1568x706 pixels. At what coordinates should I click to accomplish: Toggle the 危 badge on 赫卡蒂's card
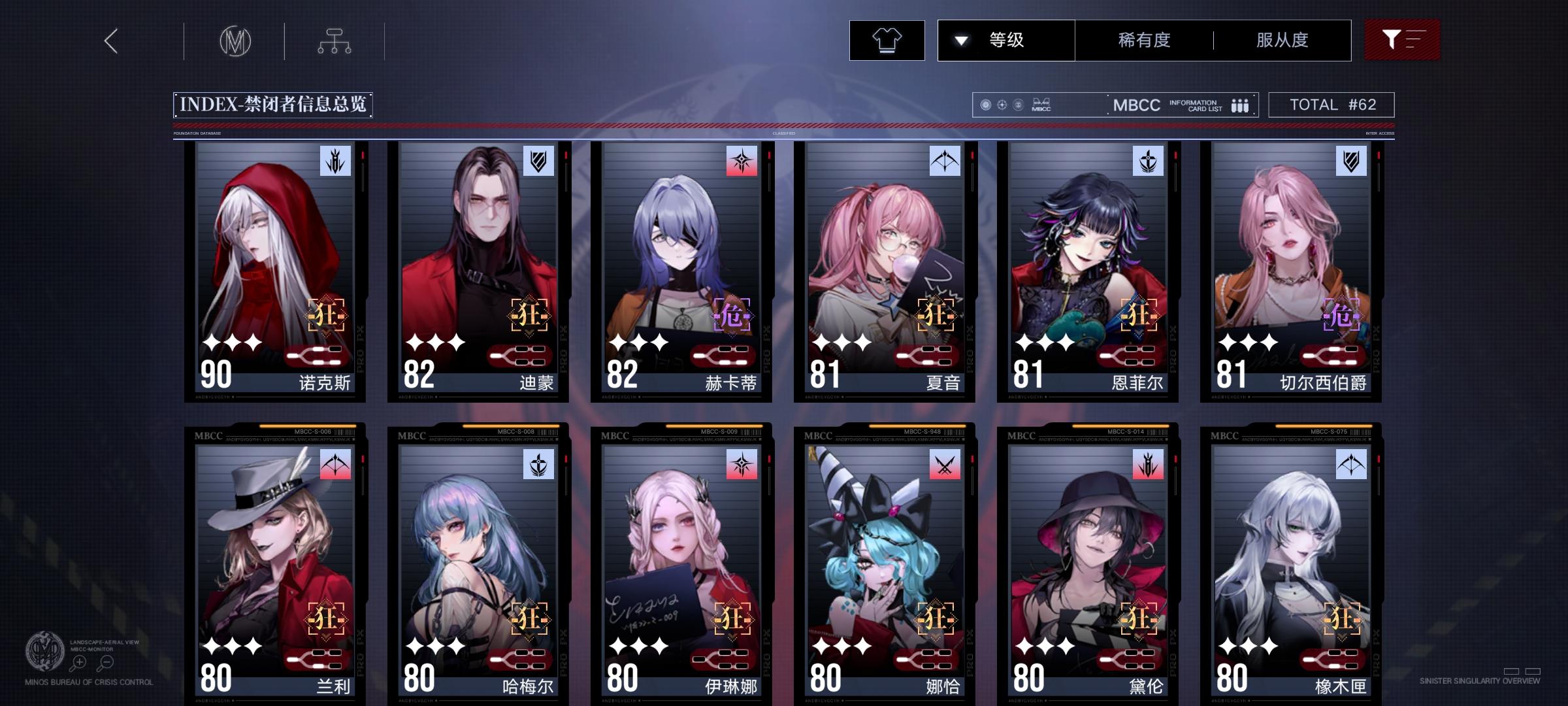coord(731,314)
